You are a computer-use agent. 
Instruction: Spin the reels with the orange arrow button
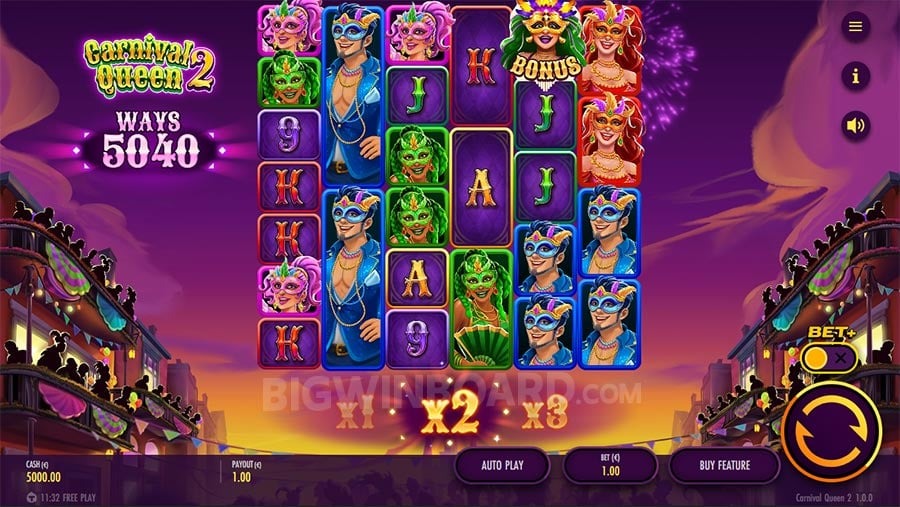coord(830,432)
